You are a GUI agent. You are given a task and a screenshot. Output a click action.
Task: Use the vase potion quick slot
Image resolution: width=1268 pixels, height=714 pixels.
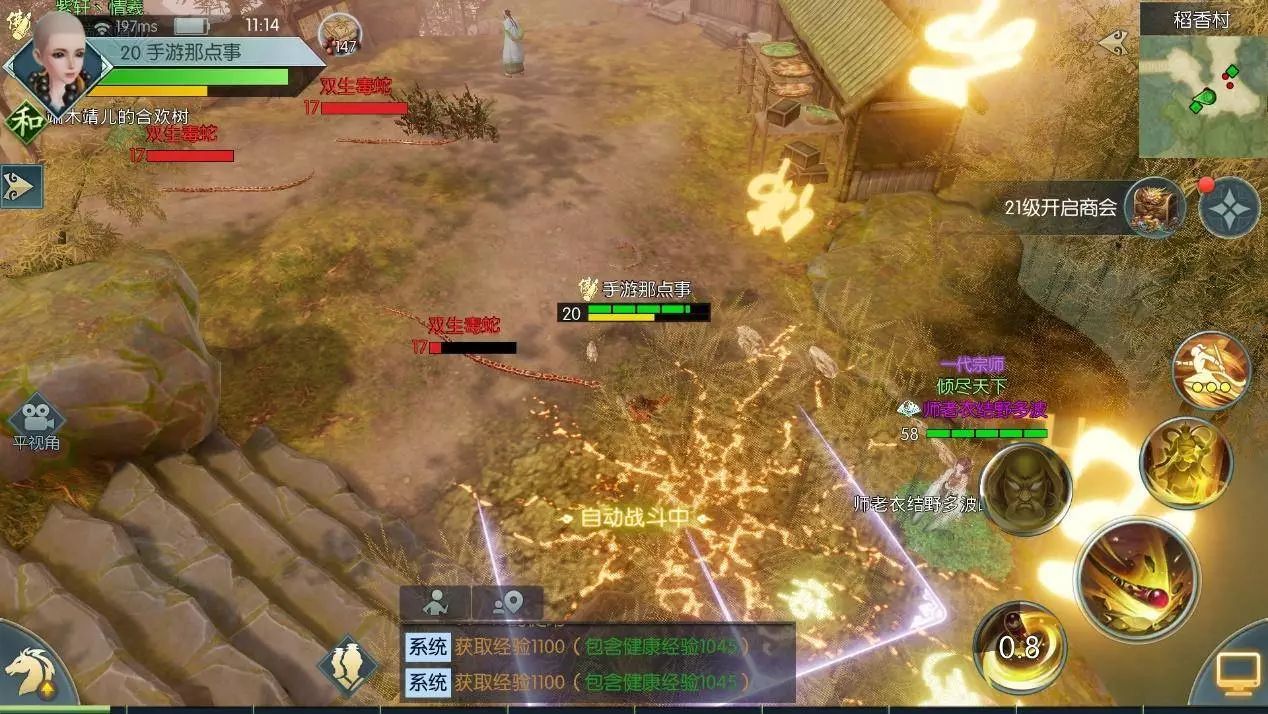click(x=347, y=665)
